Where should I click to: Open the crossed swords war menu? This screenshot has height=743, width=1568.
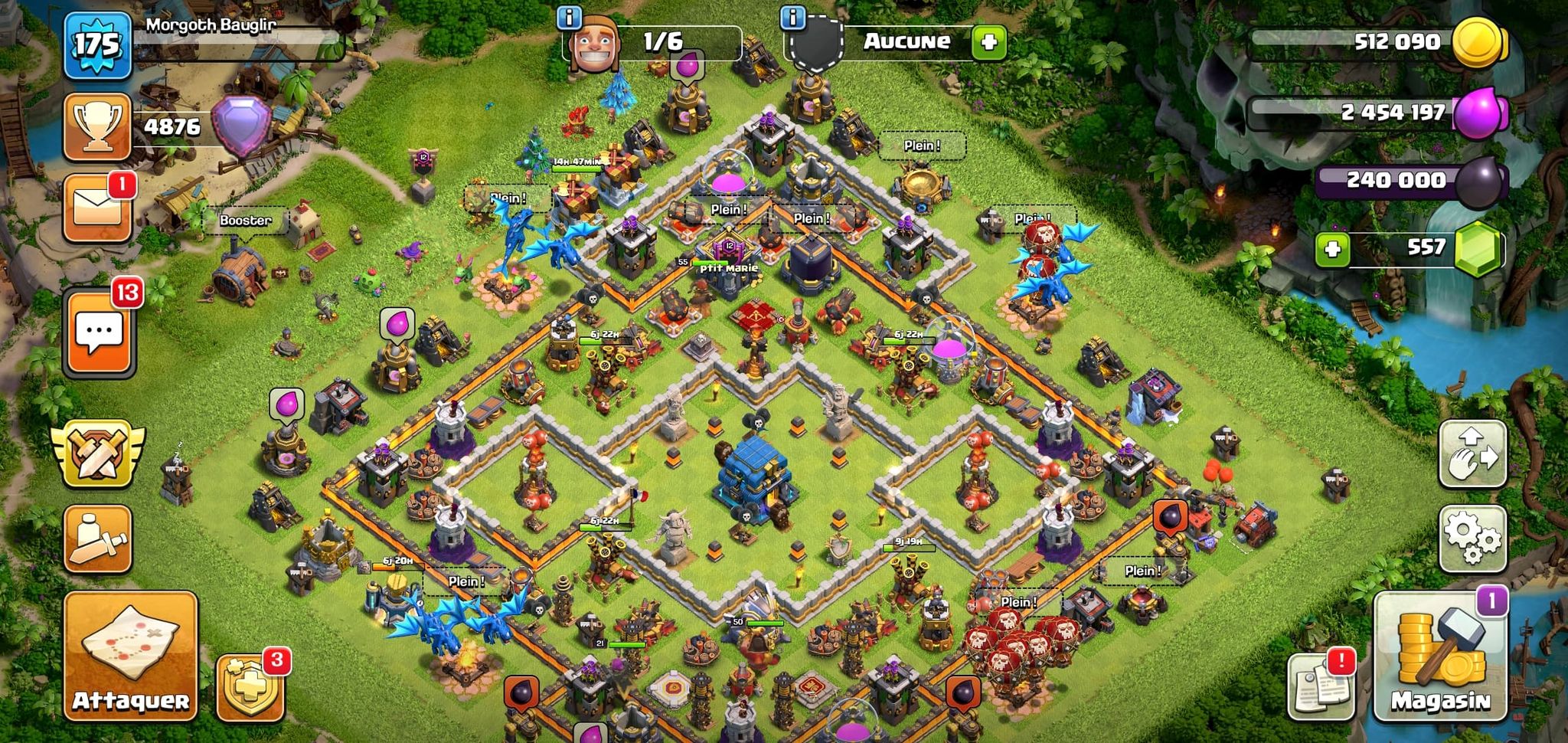pyautogui.click(x=97, y=453)
